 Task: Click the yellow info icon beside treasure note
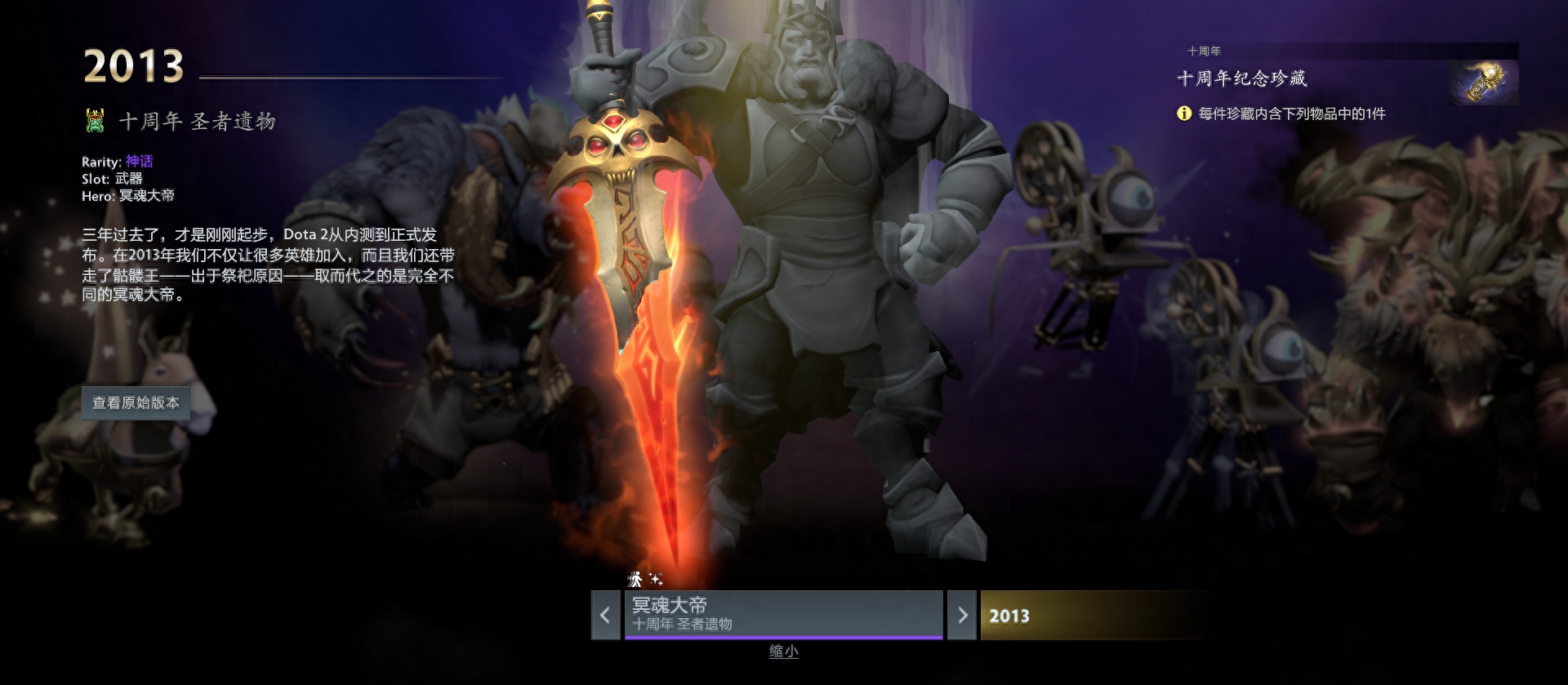(1184, 113)
